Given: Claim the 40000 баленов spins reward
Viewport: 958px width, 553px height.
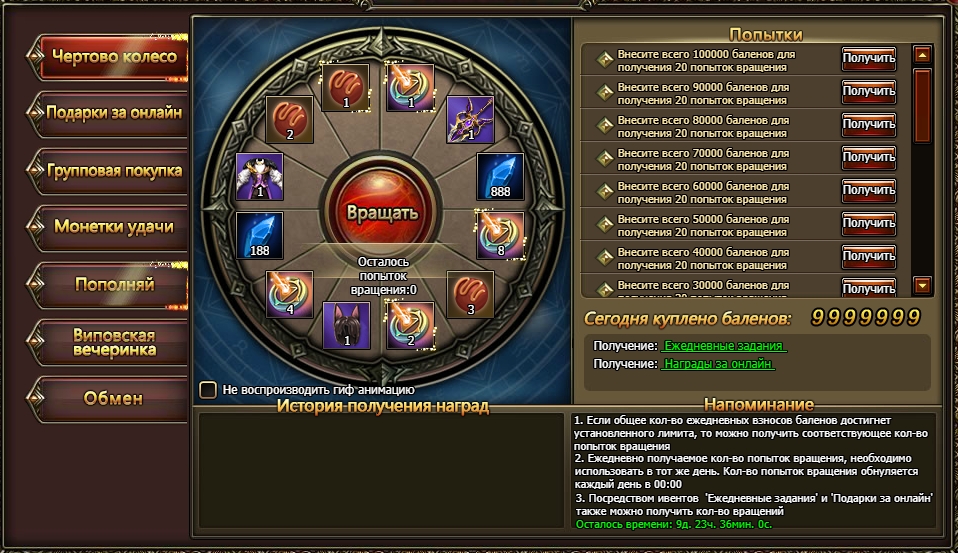Looking at the screenshot, I should click(x=868, y=255).
